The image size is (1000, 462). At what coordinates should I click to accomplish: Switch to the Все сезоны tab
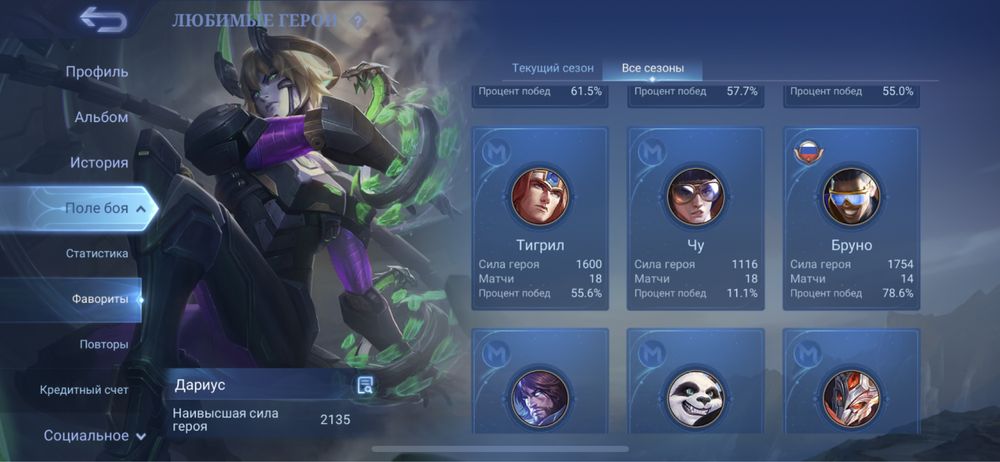tap(653, 69)
